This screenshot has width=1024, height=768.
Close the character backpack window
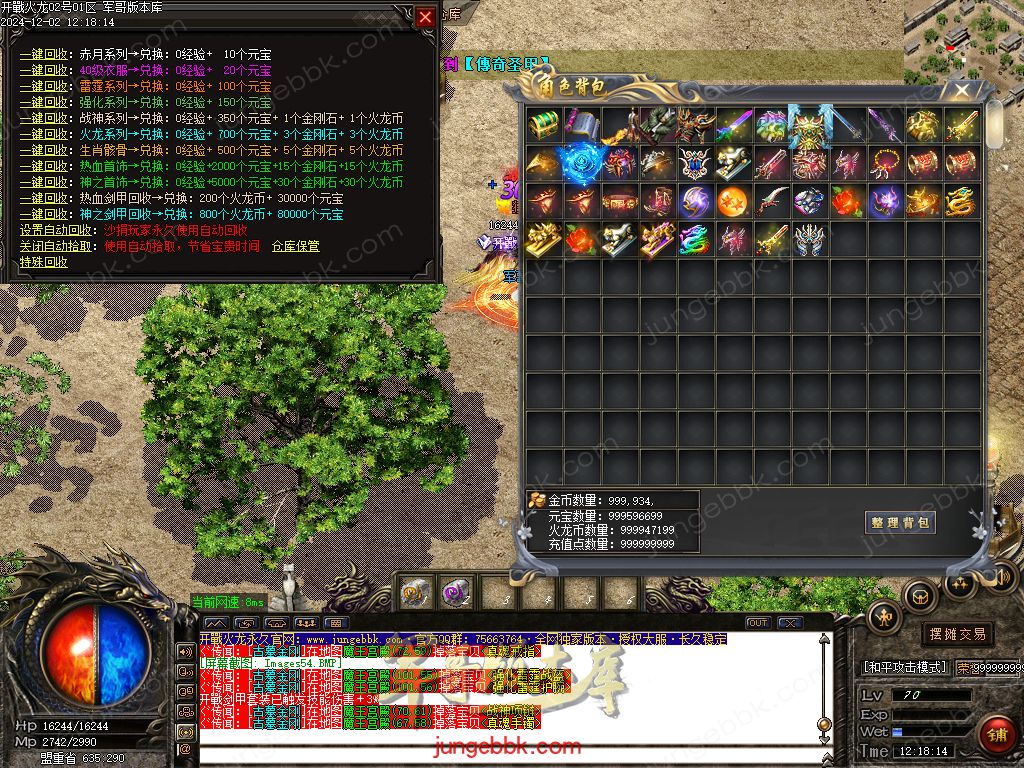(962, 90)
